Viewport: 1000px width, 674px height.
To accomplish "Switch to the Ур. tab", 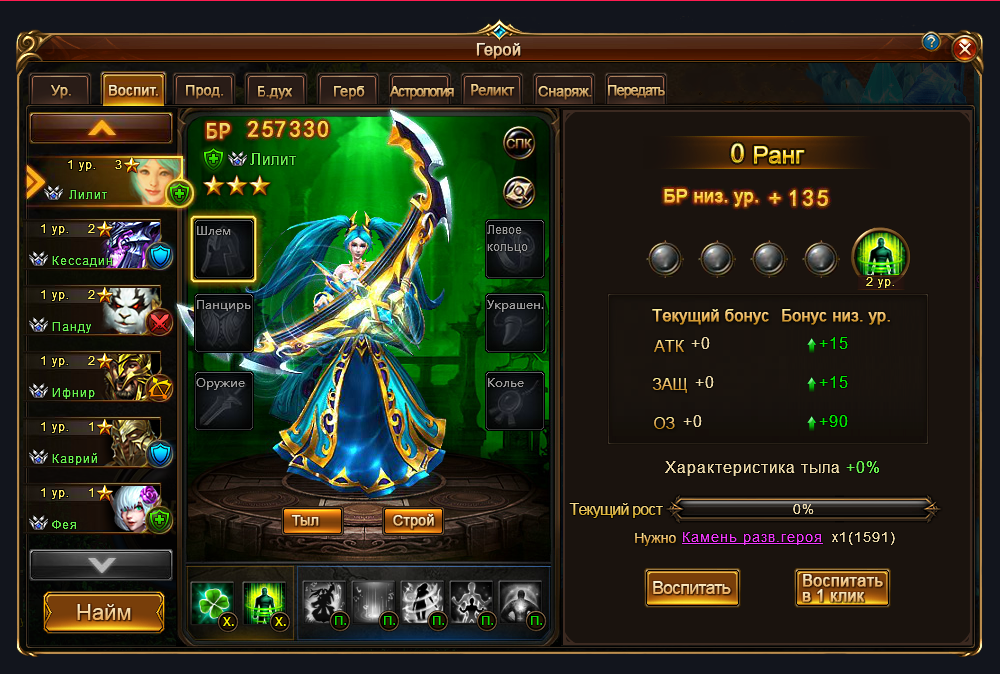I will click(x=61, y=90).
